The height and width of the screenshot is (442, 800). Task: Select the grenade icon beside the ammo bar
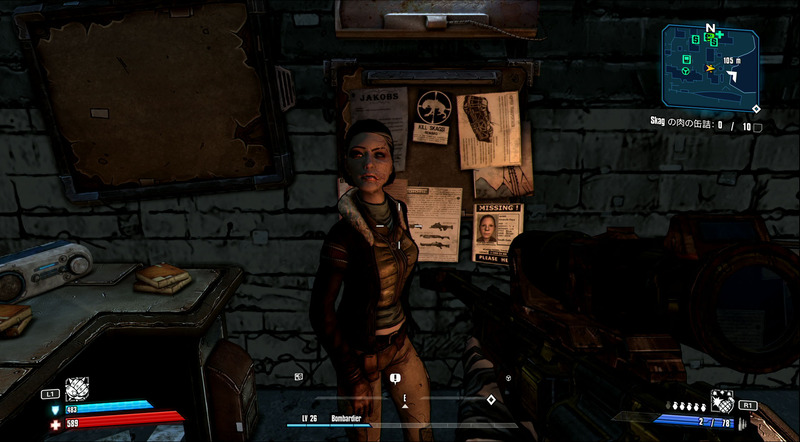click(721, 400)
